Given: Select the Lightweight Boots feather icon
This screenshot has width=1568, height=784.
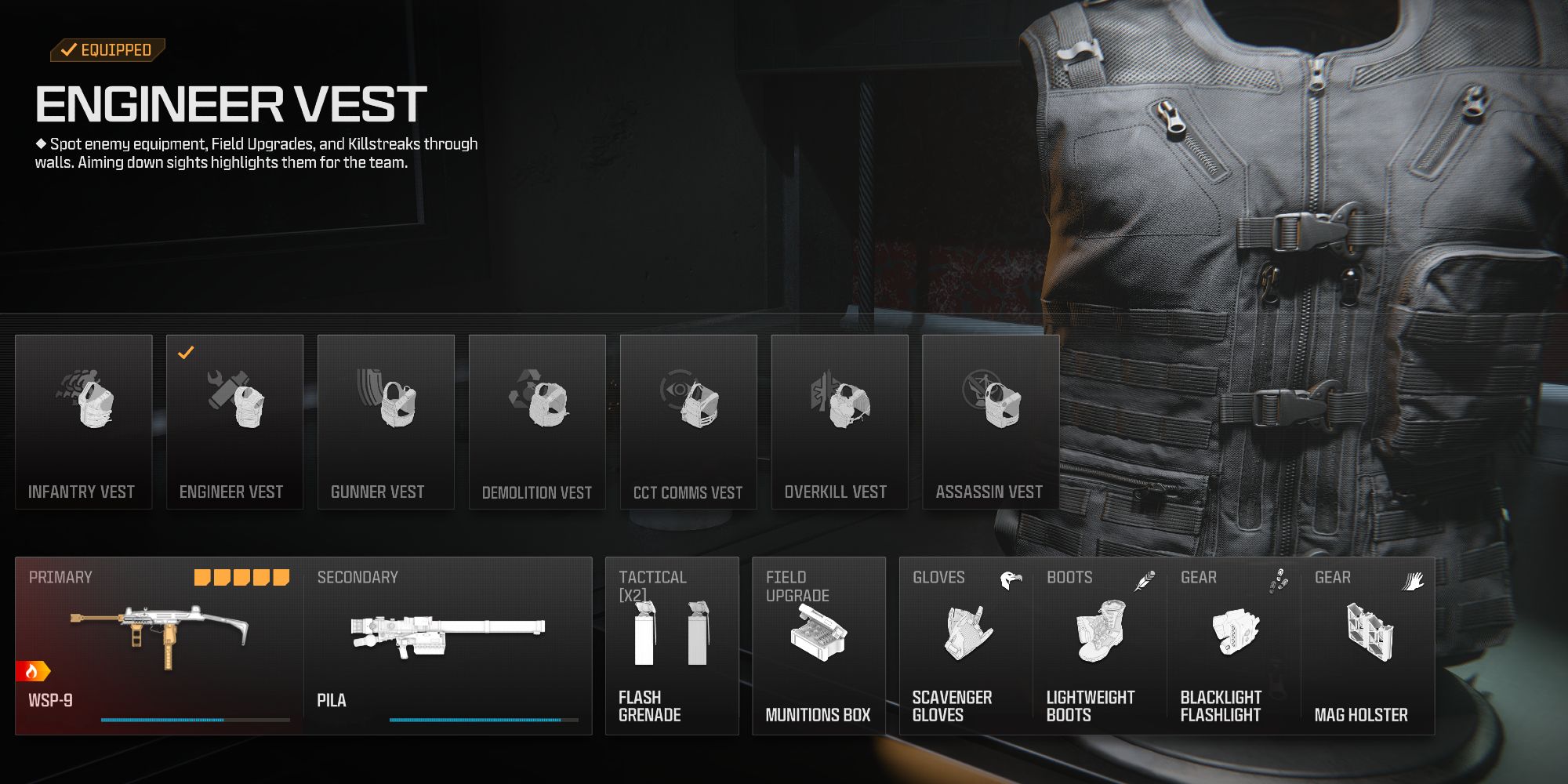Looking at the screenshot, I should 1145,580.
